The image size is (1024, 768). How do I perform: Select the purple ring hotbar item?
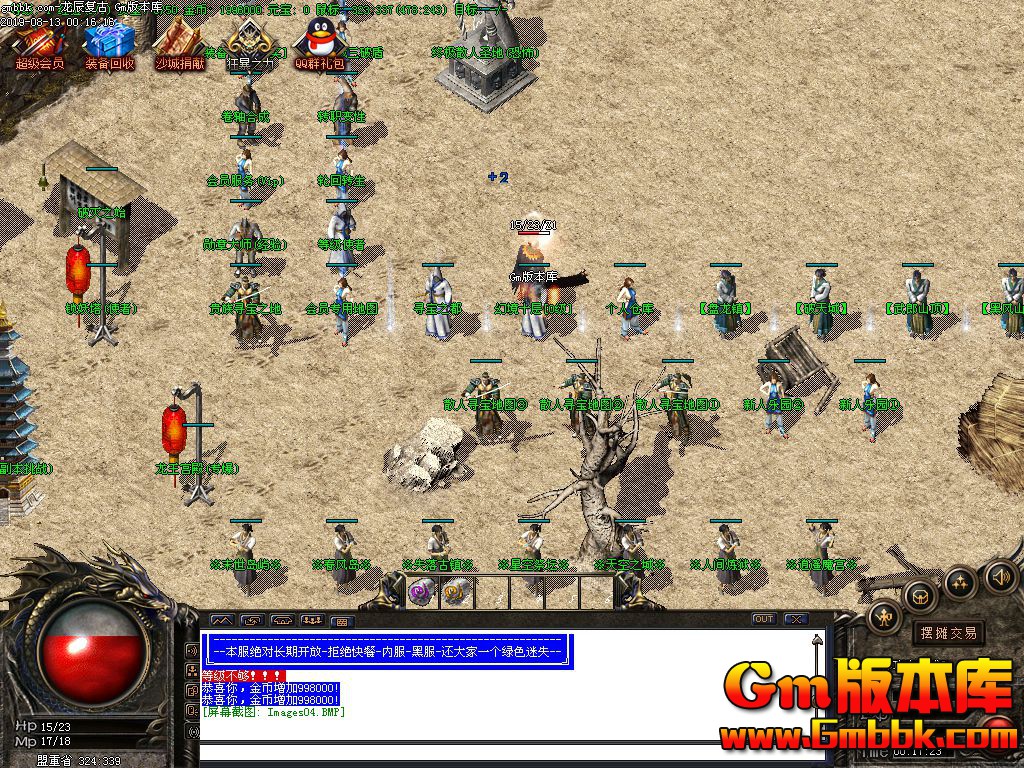423,591
